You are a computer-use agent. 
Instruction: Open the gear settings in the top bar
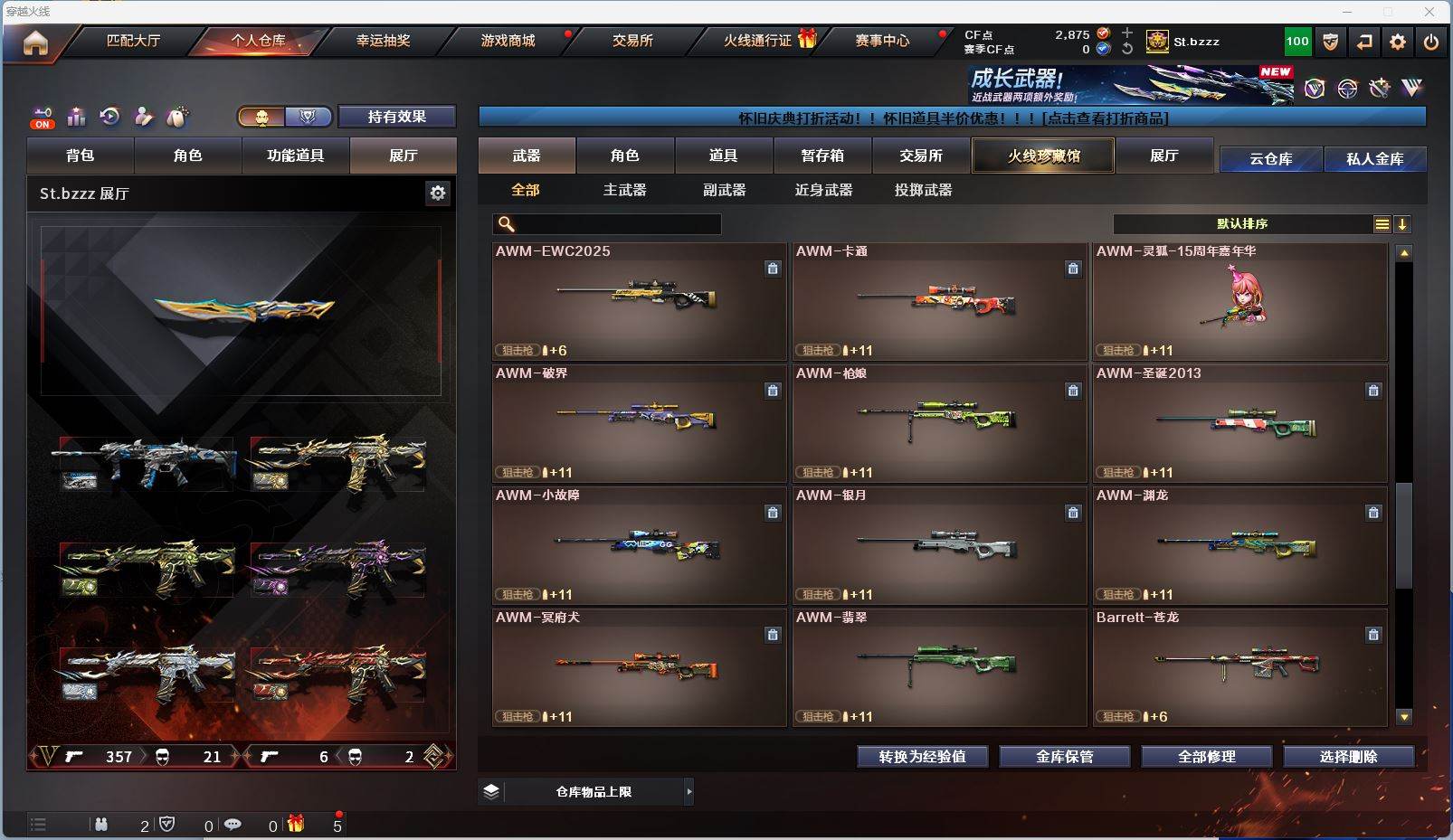click(1398, 42)
